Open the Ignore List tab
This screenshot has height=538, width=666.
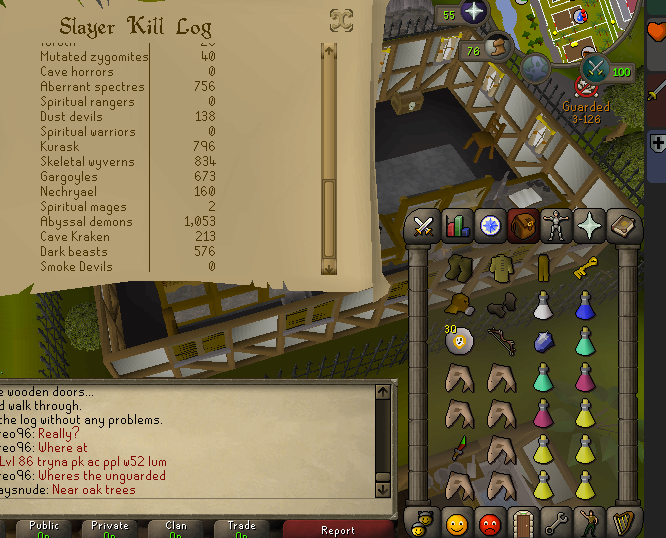(490, 522)
